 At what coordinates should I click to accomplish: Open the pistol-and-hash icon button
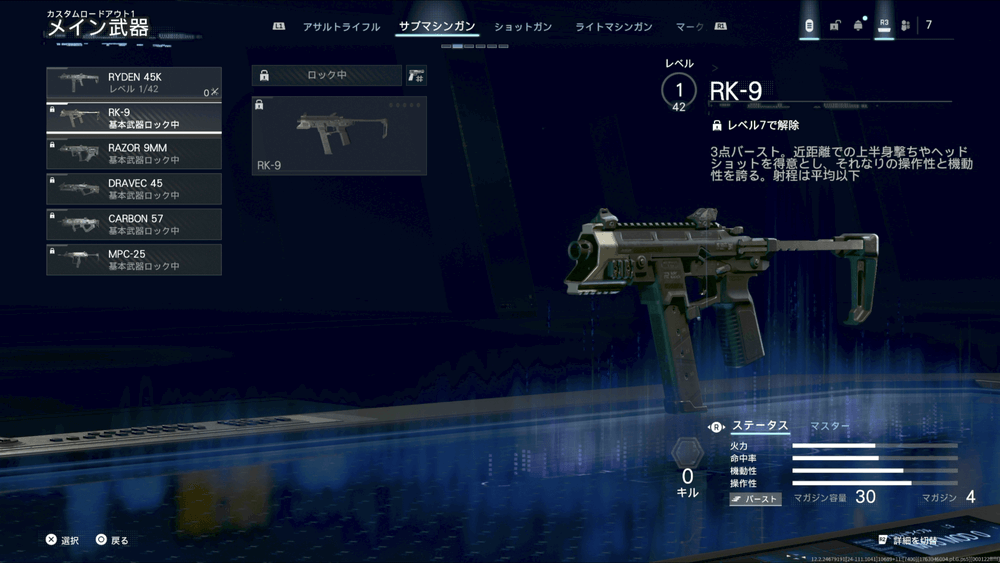click(x=415, y=75)
